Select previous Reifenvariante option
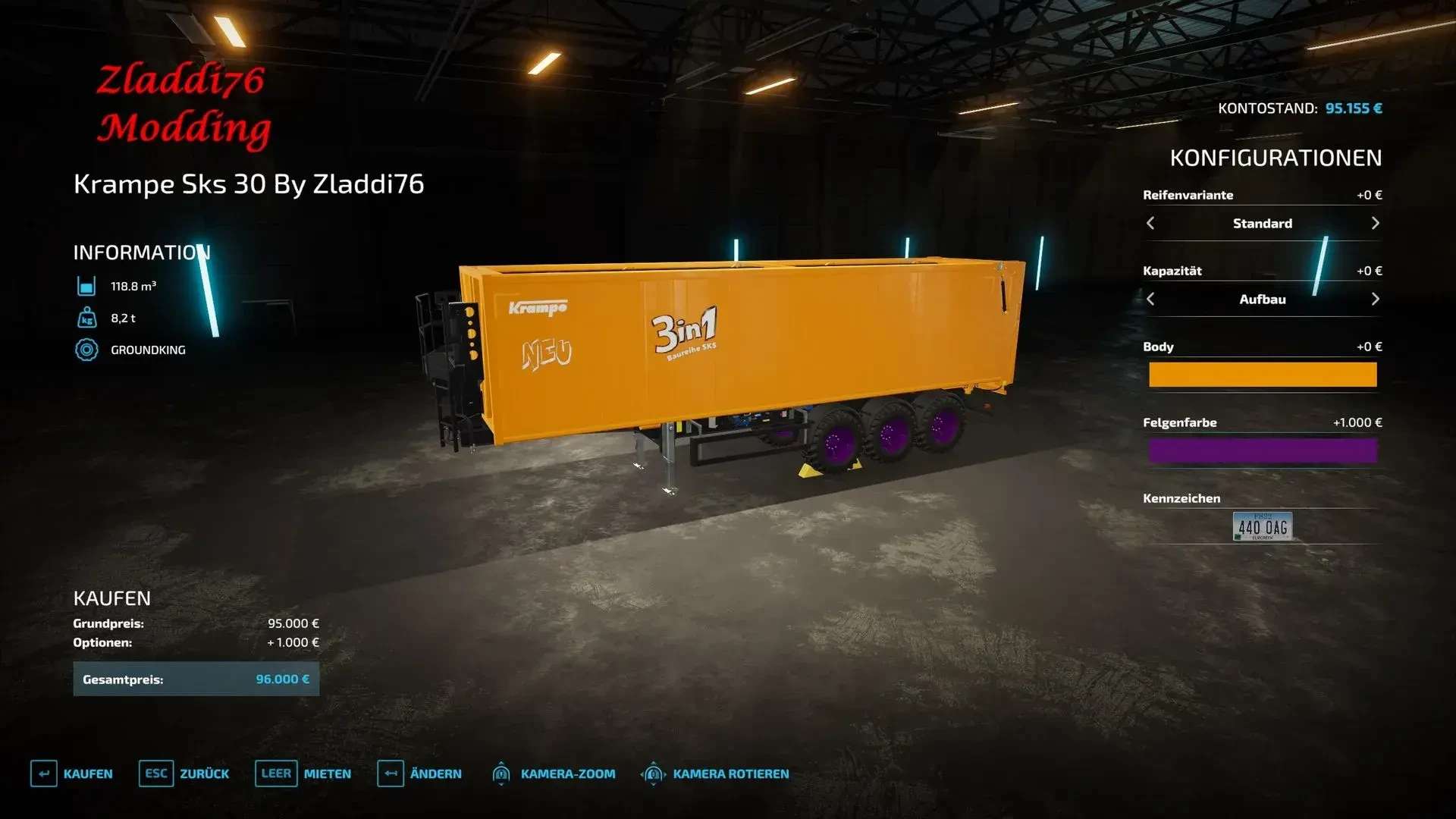This screenshot has width=1456, height=819. (x=1150, y=223)
